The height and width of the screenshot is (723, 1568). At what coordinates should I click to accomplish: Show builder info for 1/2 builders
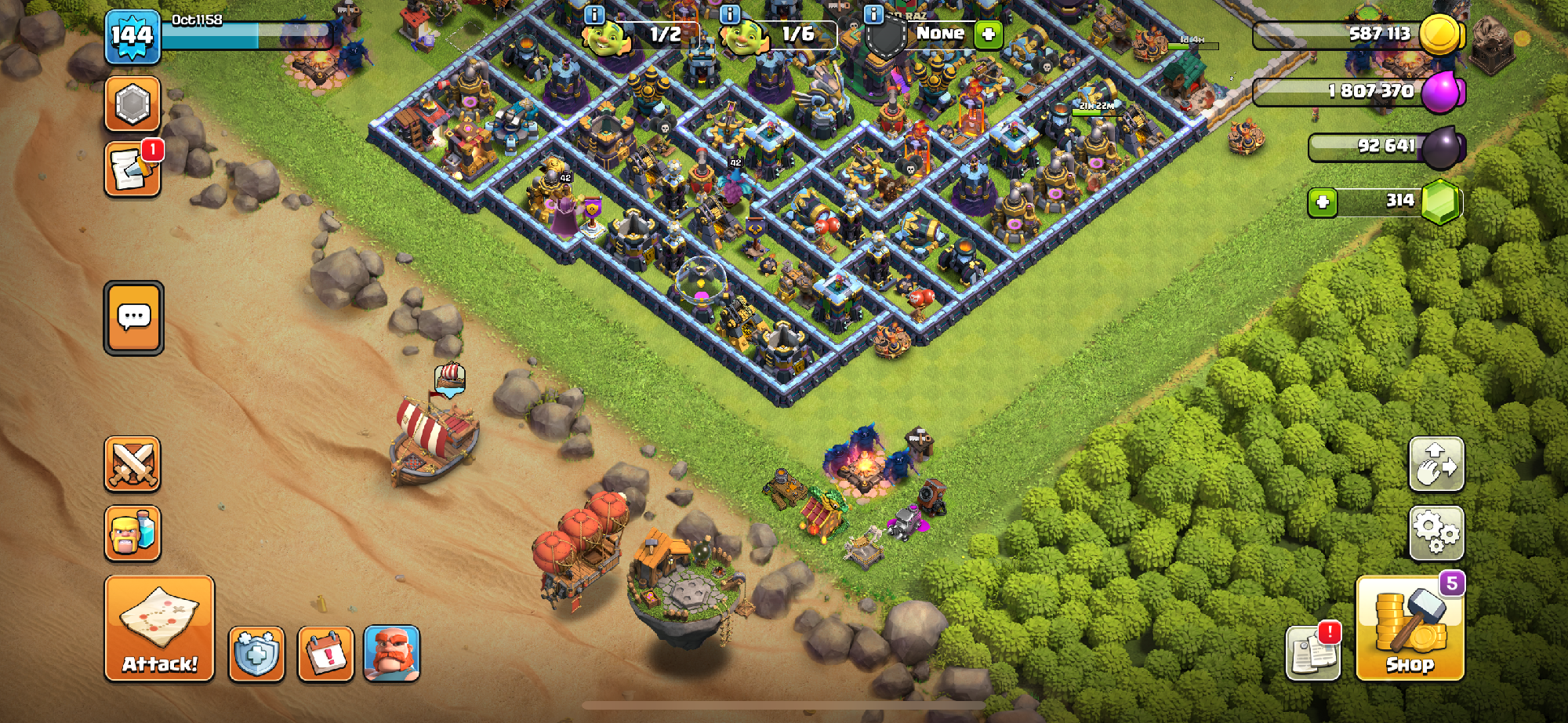(595, 15)
